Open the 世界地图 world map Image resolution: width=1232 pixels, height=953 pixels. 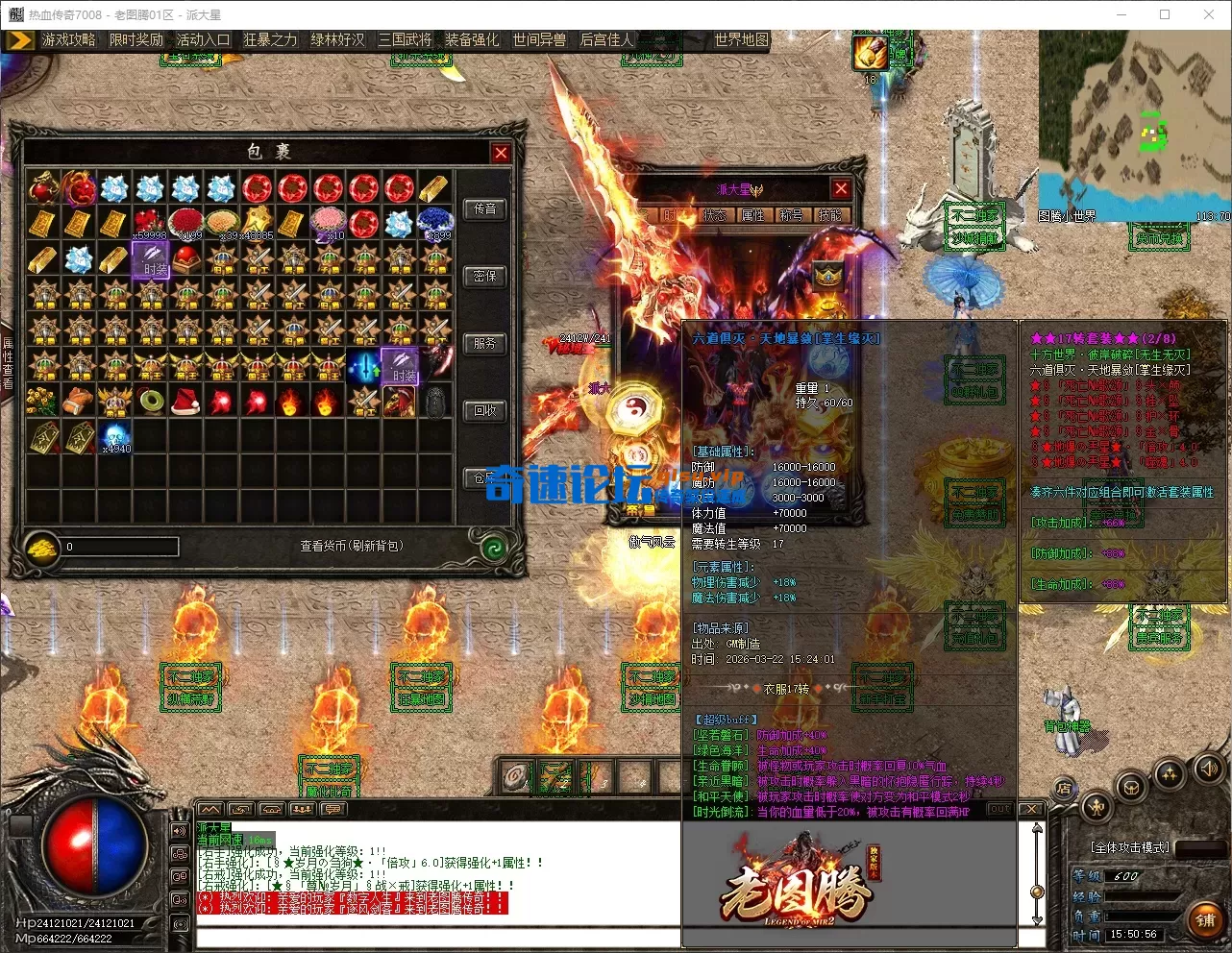[741, 39]
